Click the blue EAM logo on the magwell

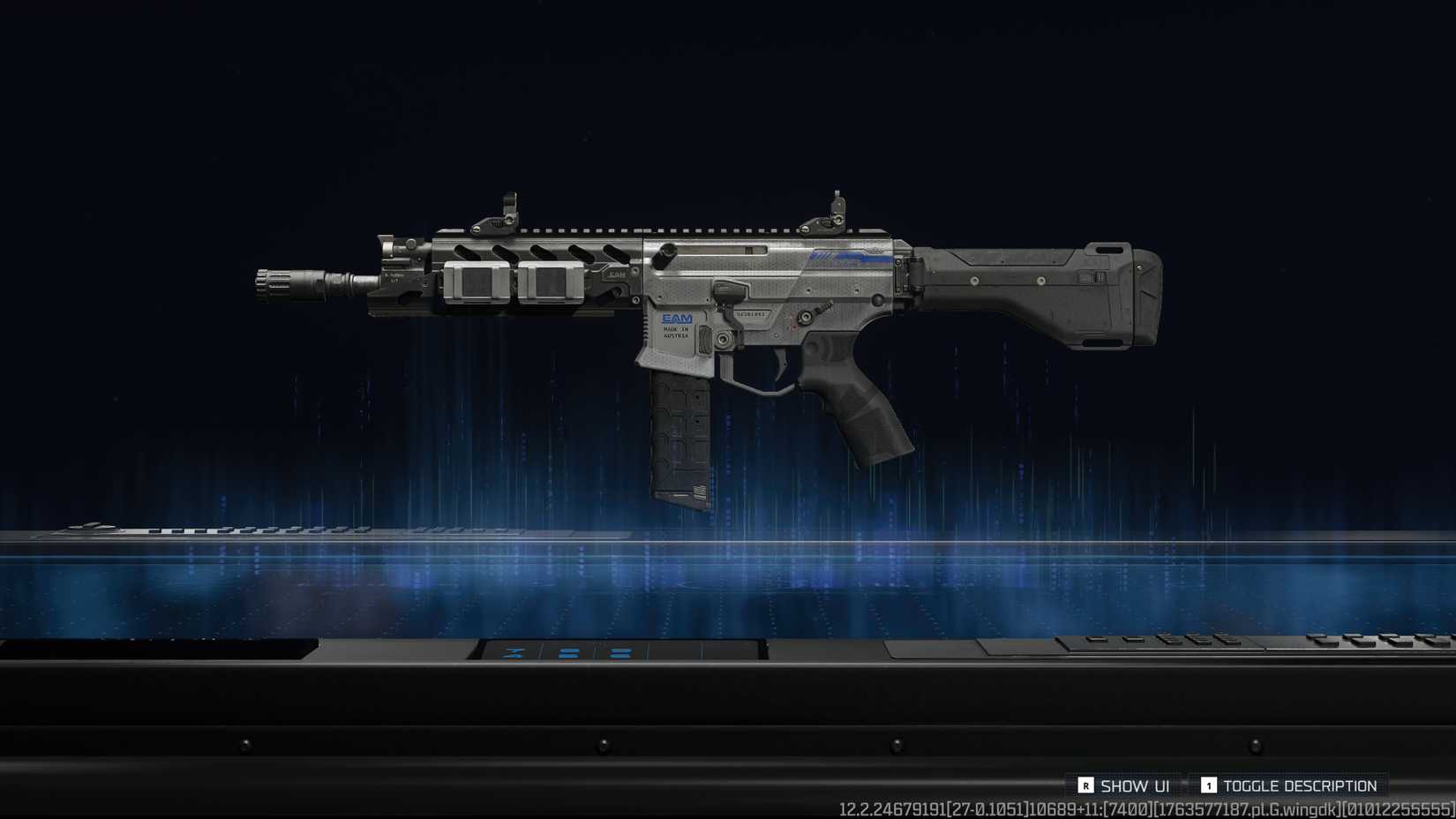[x=676, y=317]
